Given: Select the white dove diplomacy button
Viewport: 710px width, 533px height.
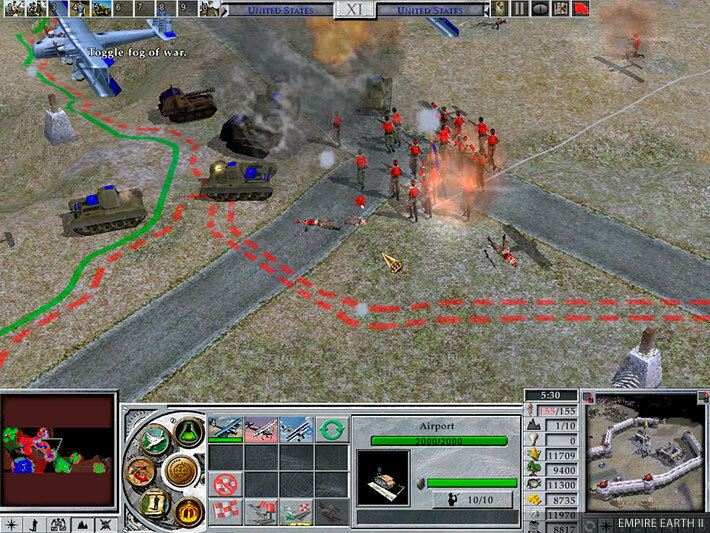Looking at the screenshot, I should click(x=156, y=441).
